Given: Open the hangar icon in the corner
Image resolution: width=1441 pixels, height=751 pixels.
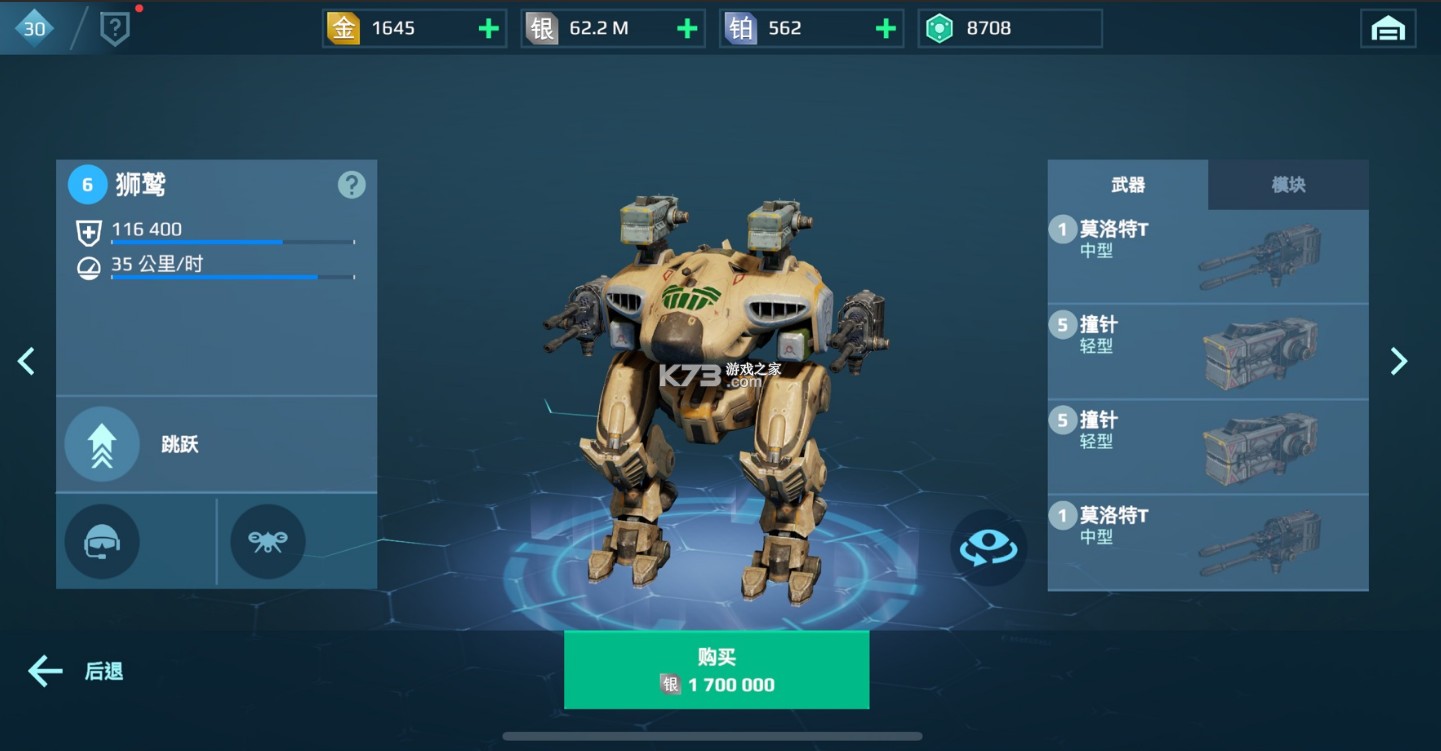Looking at the screenshot, I should [1388, 29].
